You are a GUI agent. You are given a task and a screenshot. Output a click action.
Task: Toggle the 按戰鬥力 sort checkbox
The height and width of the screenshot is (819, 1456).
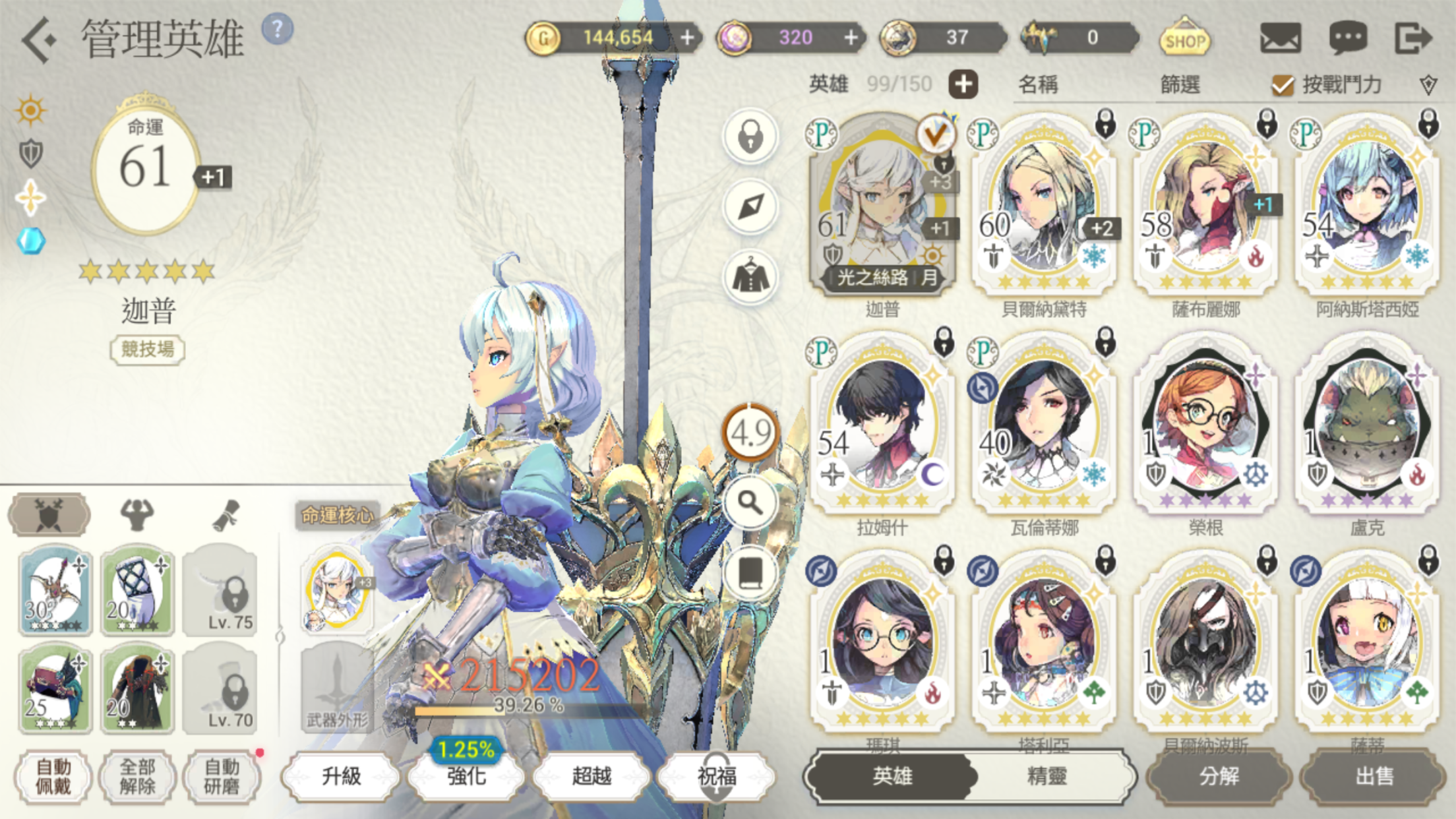(1283, 84)
